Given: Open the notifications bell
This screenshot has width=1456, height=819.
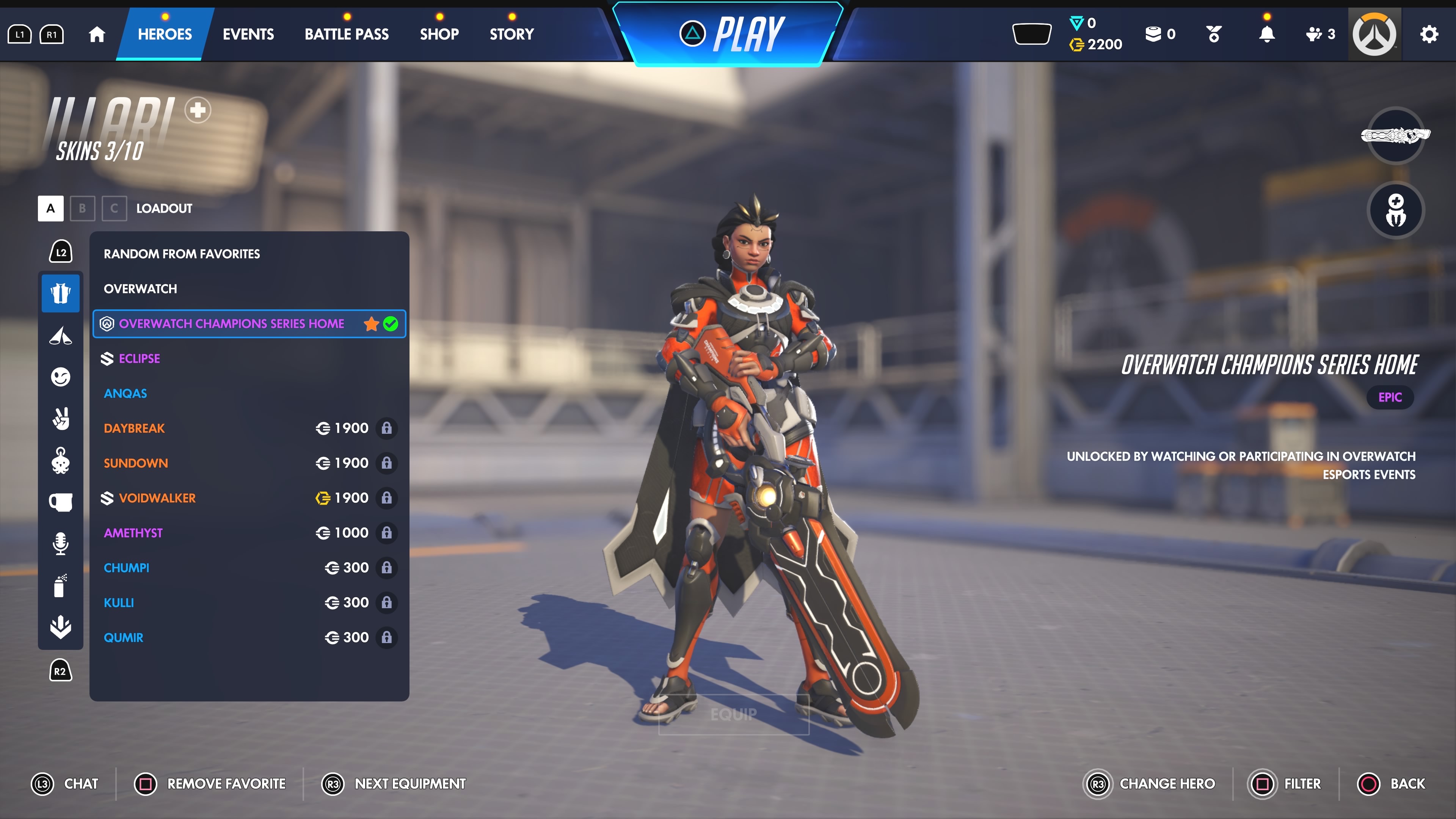Looking at the screenshot, I should coord(1267,35).
